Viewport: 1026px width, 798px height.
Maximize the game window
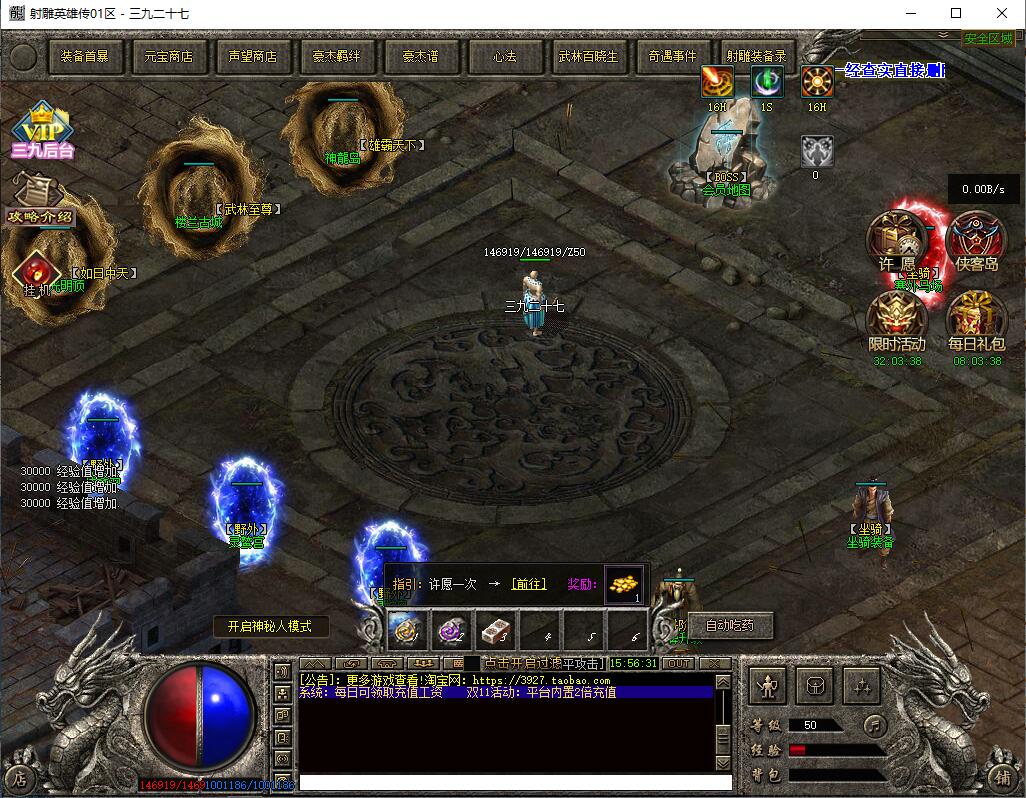point(956,13)
